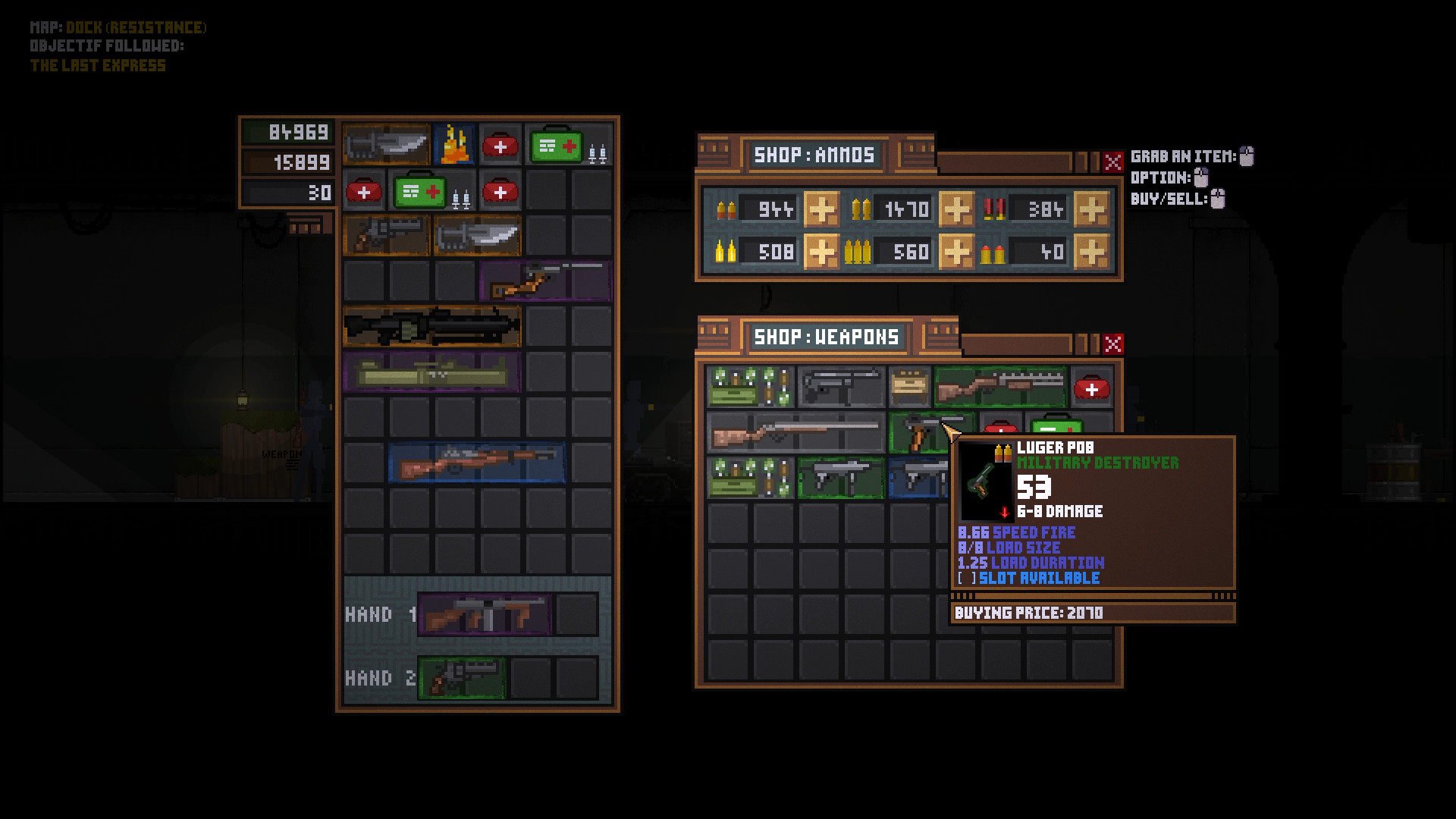The image size is (1456, 819).
Task: Select the Luger P08 pistol in shop
Action: pyautogui.click(x=919, y=433)
